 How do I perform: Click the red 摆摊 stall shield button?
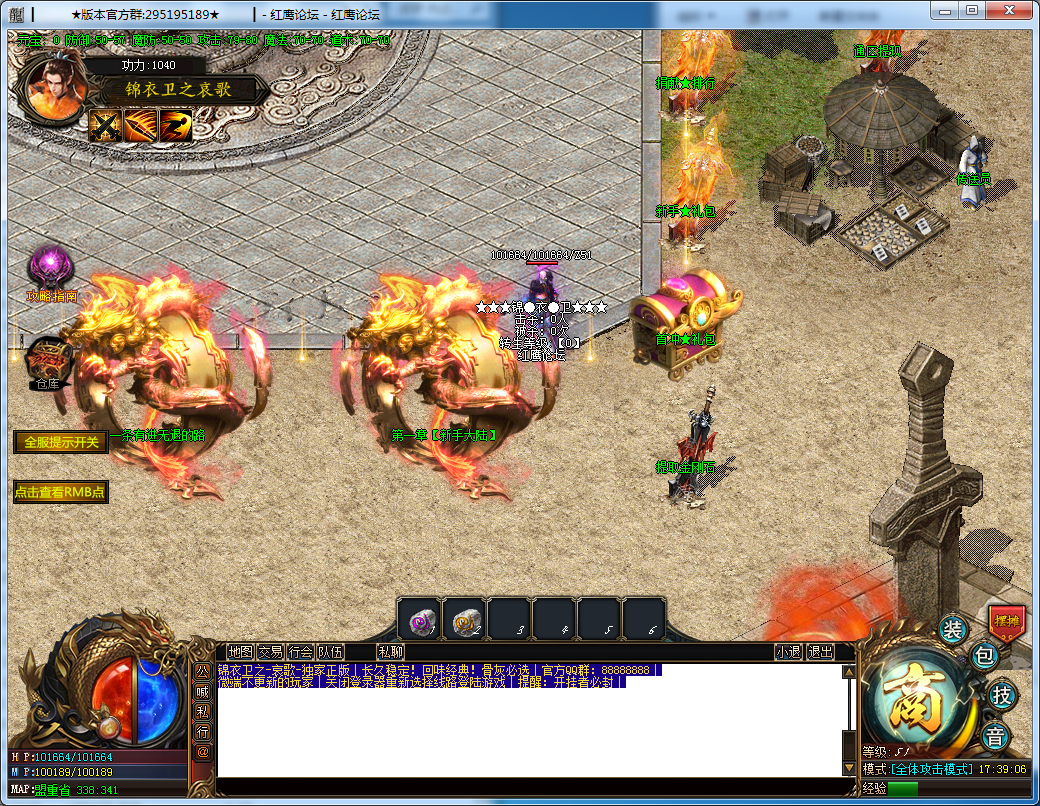1006,621
